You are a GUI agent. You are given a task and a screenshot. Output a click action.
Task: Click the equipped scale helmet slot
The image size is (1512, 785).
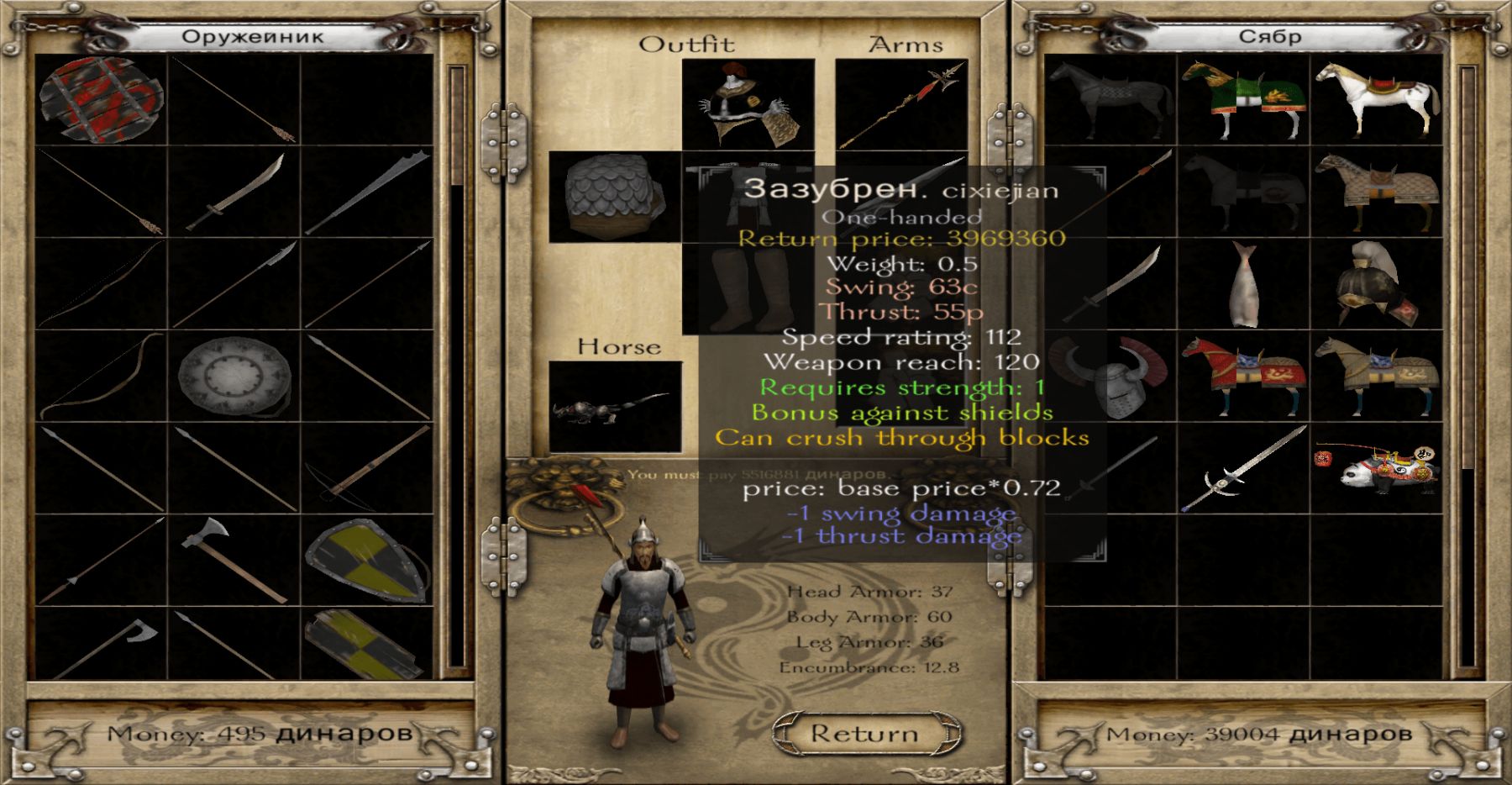tap(615, 197)
